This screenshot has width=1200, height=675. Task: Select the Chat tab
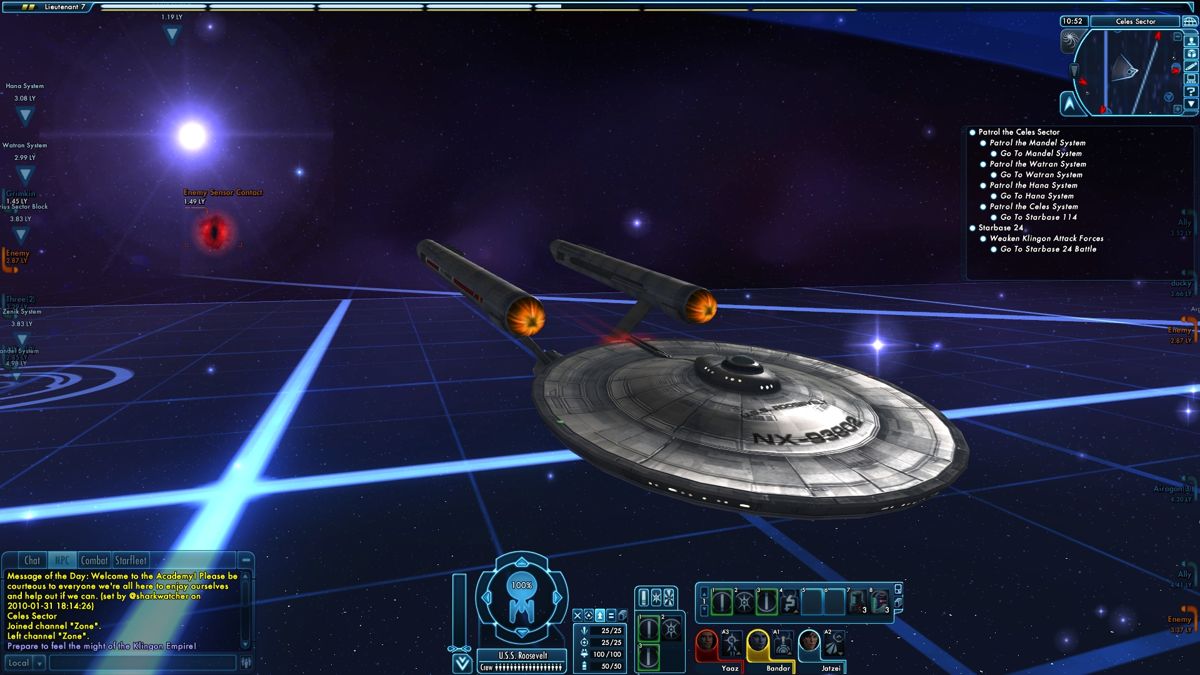[32, 561]
